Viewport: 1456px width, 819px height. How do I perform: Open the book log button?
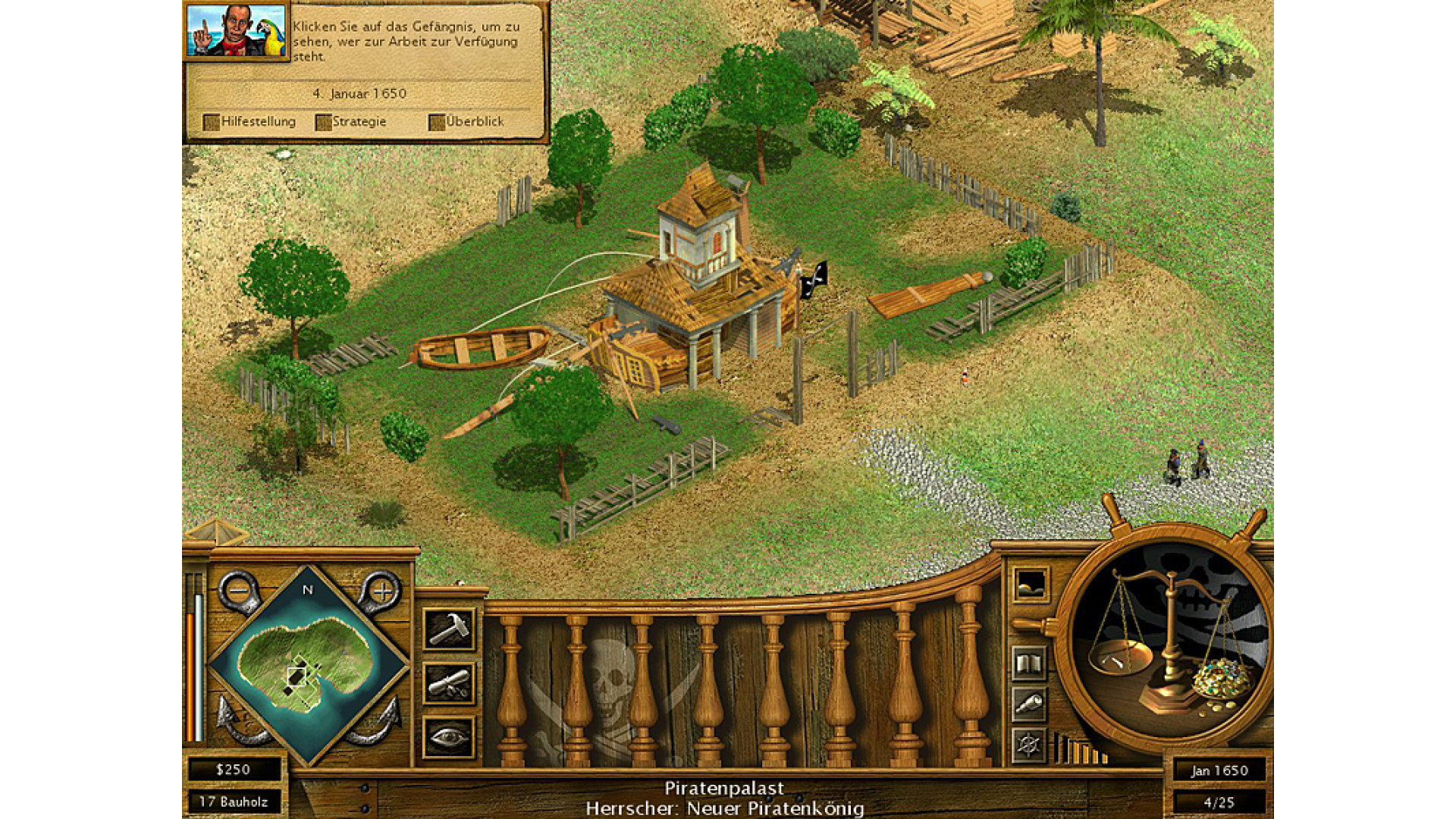[x=1029, y=664]
